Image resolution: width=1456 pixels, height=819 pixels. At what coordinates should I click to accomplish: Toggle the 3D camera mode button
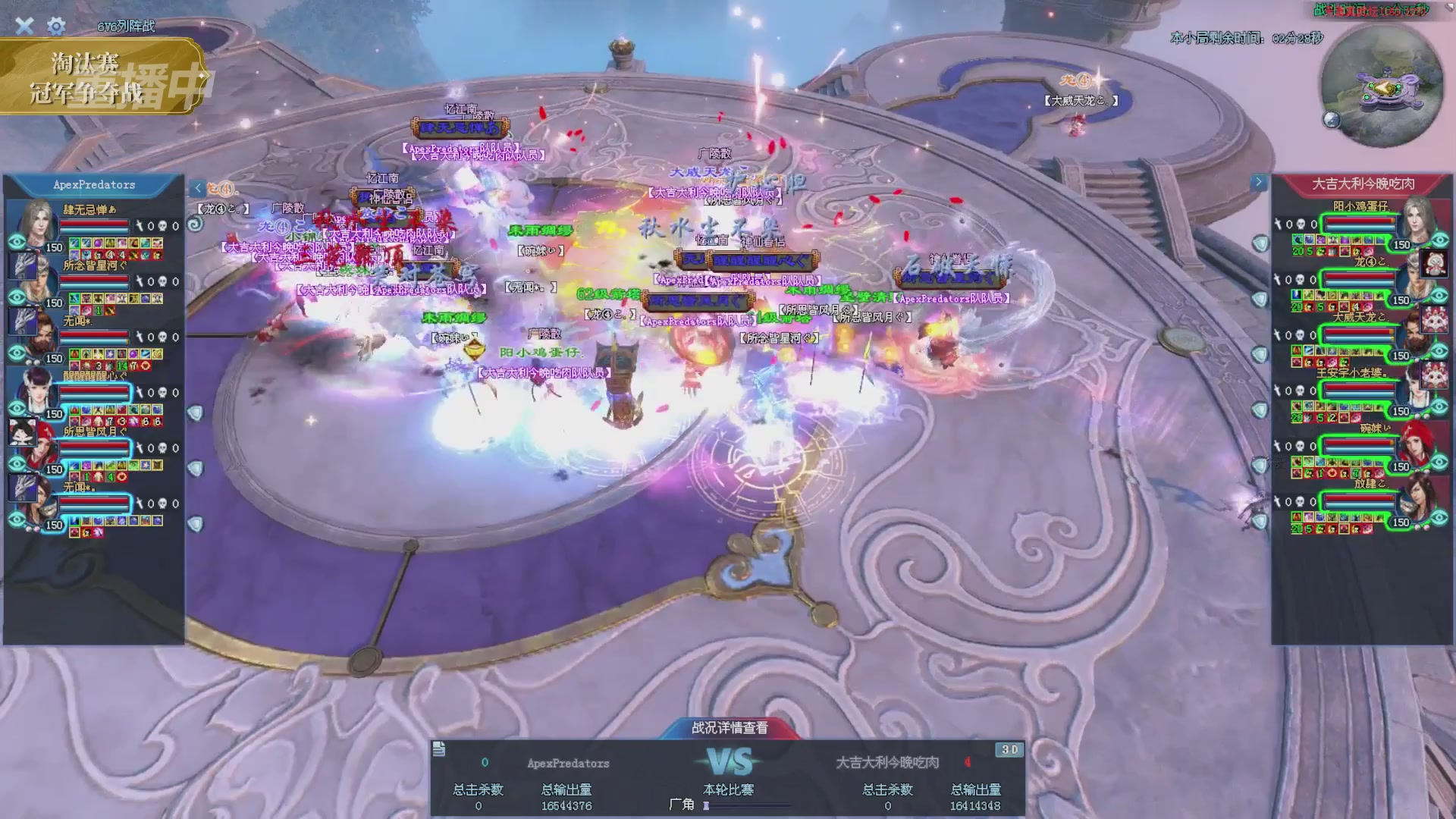pos(1009,749)
